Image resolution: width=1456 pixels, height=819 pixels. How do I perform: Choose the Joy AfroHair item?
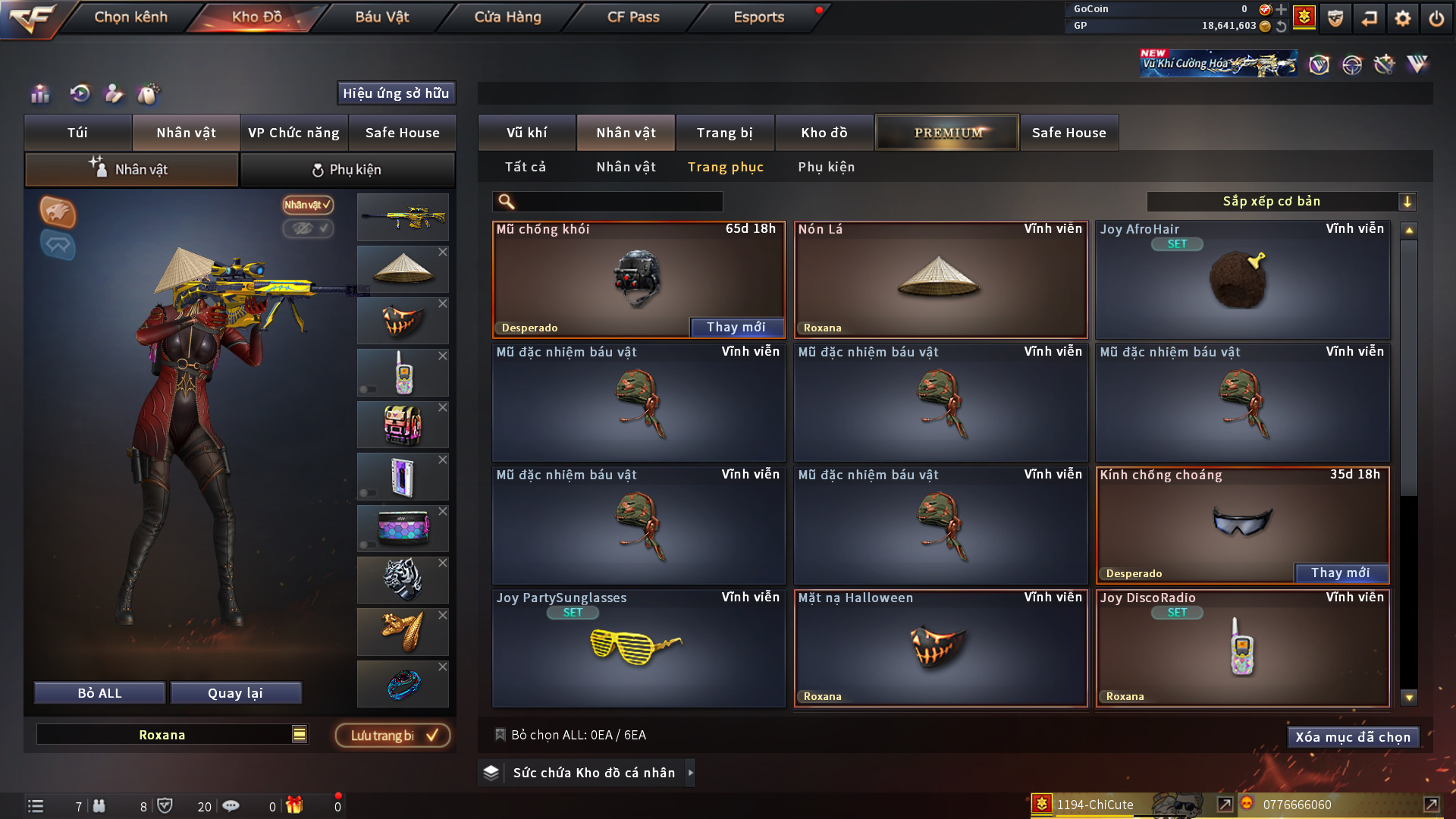coord(1242,280)
